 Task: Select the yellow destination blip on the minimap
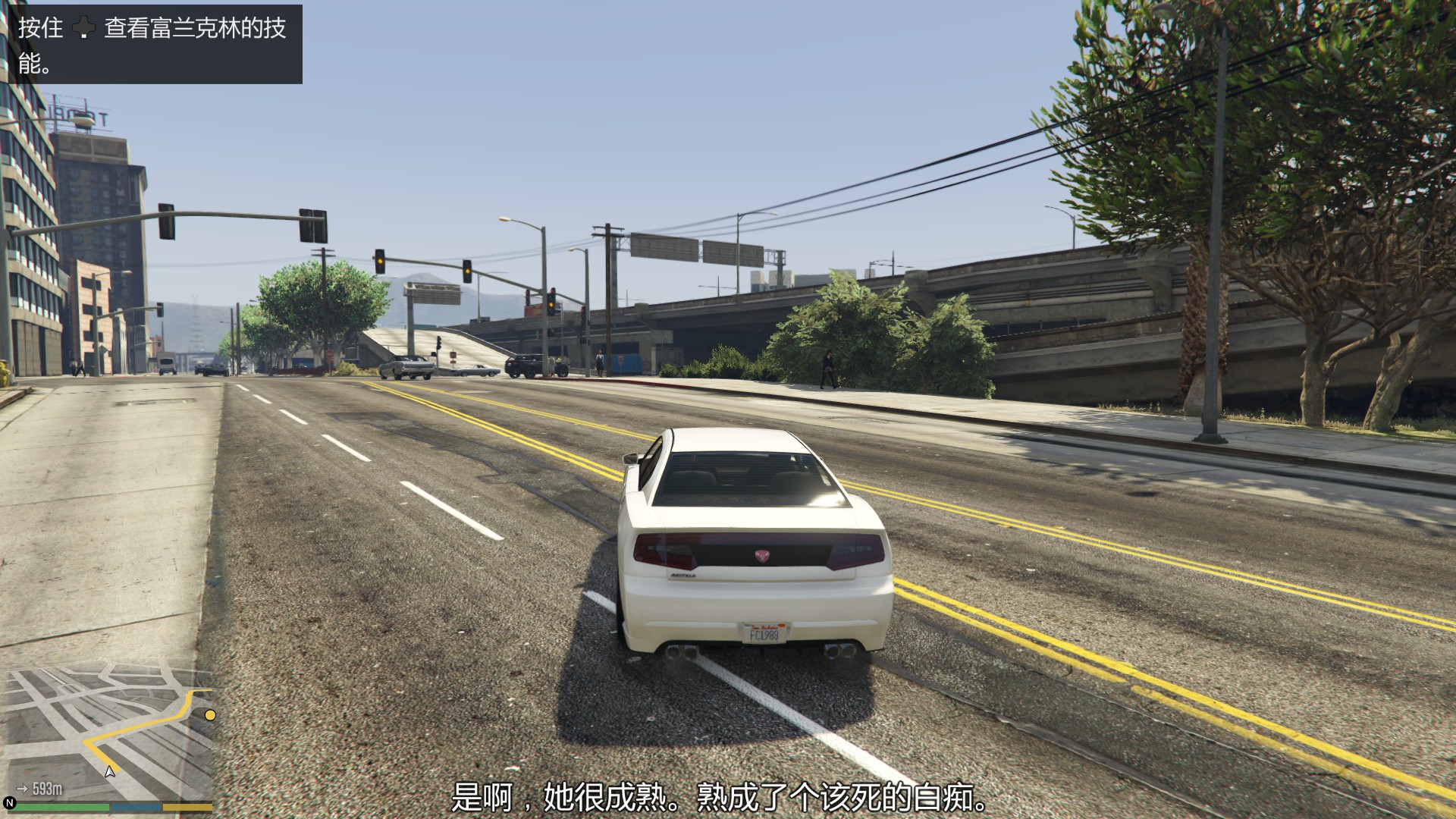pos(210,714)
